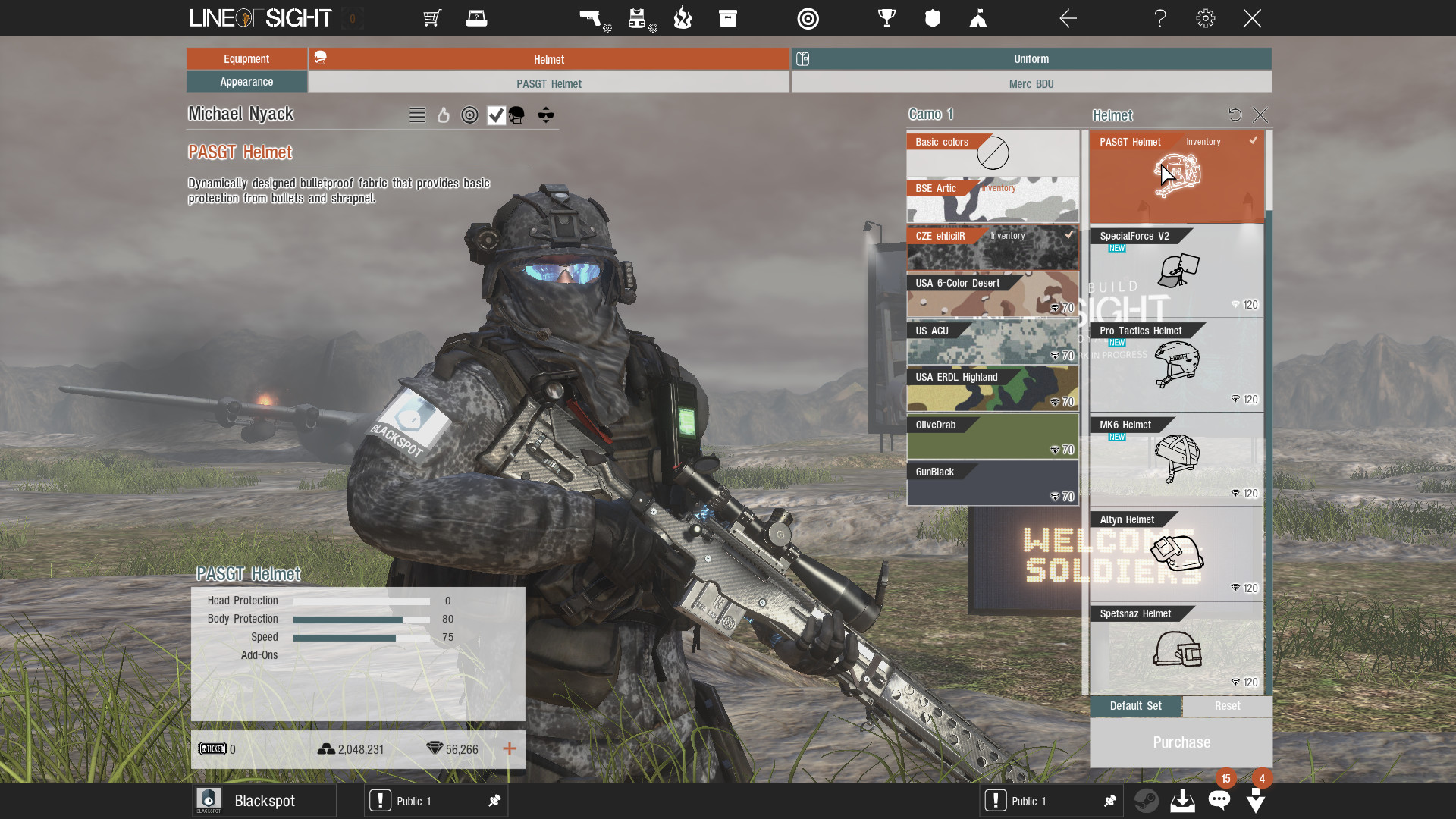The height and width of the screenshot is (819, 1456).
Task: Open the Uniform tab showing Merc BDU
Action: (x=1031, y=59)
